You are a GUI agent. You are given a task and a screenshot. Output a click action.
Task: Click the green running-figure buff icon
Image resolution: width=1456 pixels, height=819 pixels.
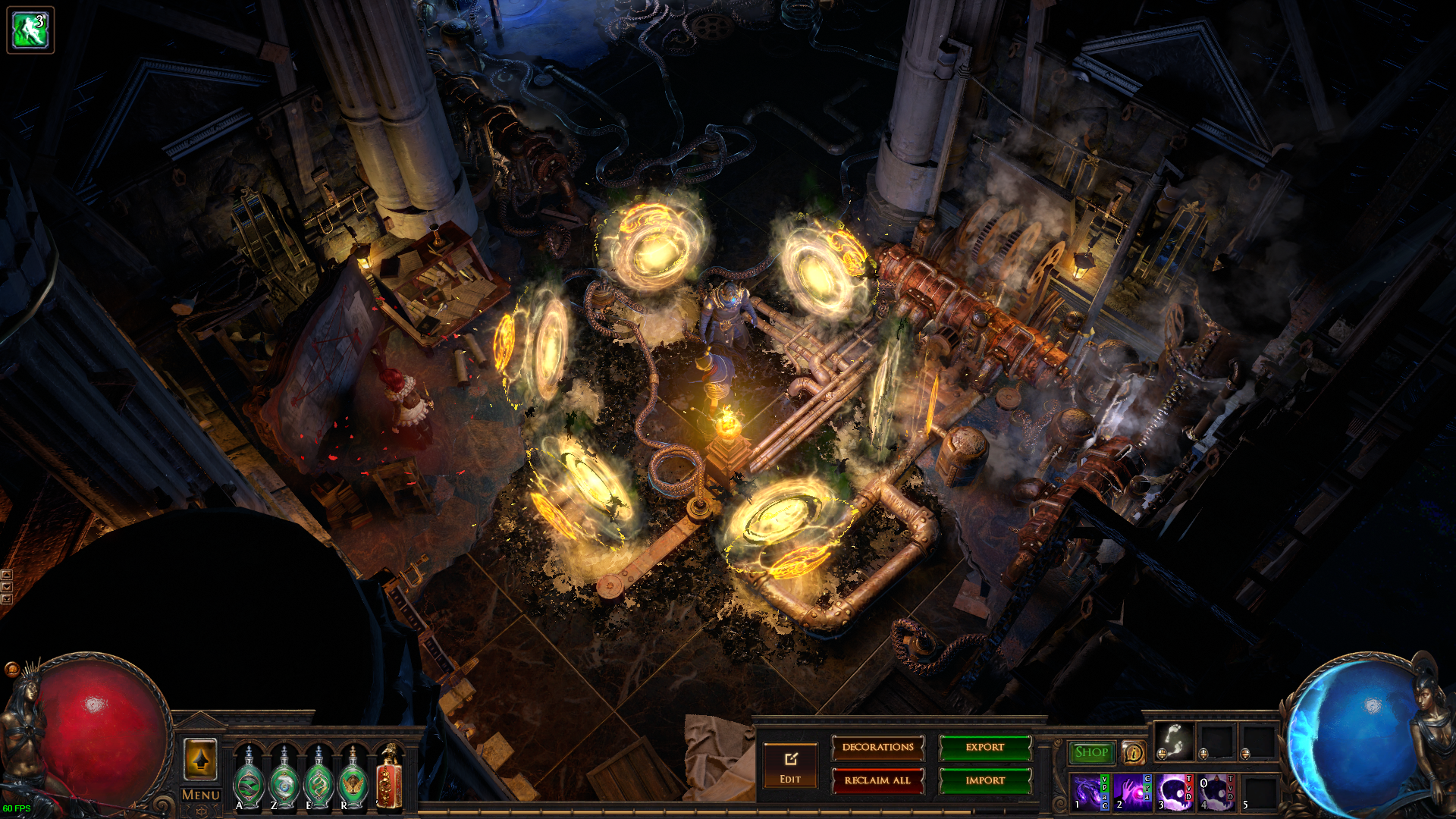click(30, 30)
